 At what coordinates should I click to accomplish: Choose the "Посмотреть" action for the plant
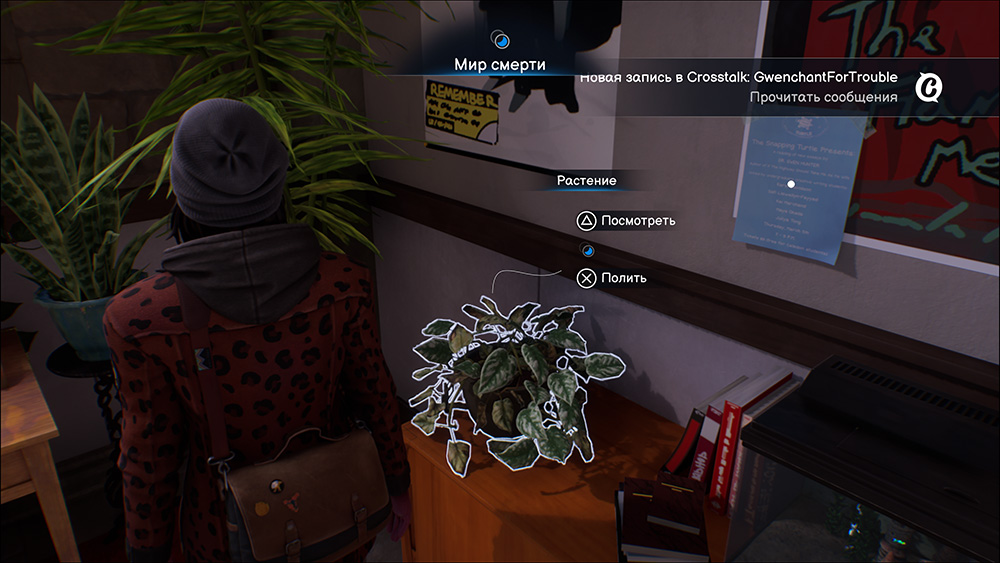click(x=638, y=221)
